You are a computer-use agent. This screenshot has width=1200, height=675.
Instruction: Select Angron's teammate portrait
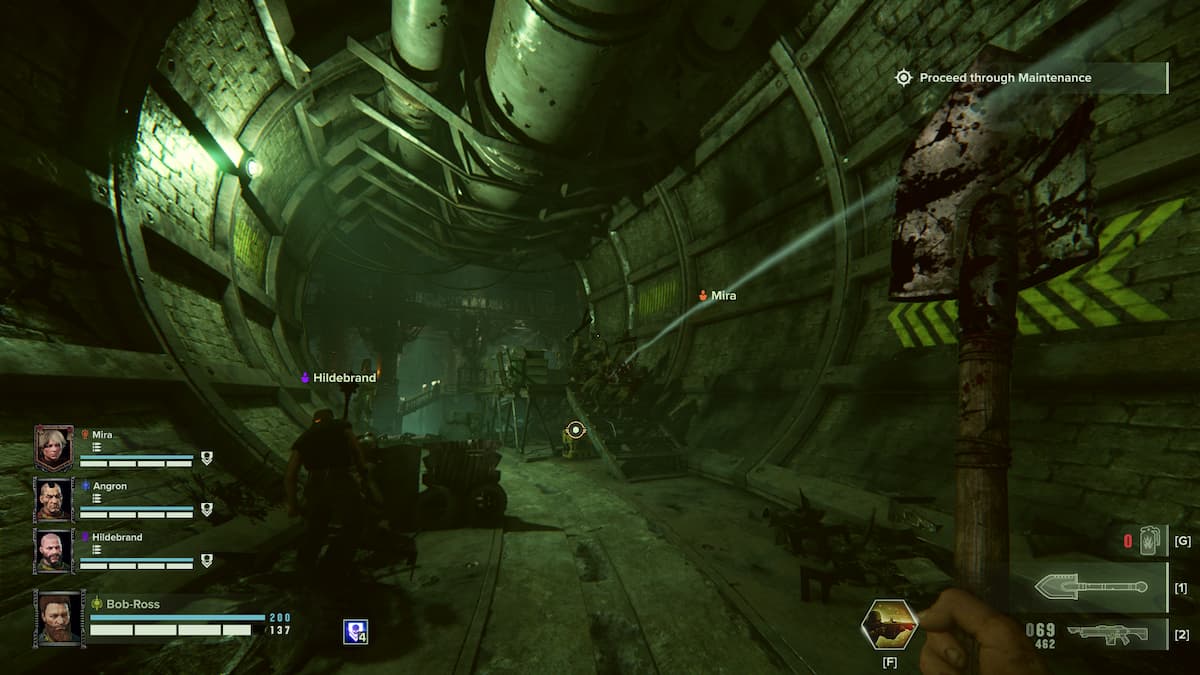pos(54,499)
